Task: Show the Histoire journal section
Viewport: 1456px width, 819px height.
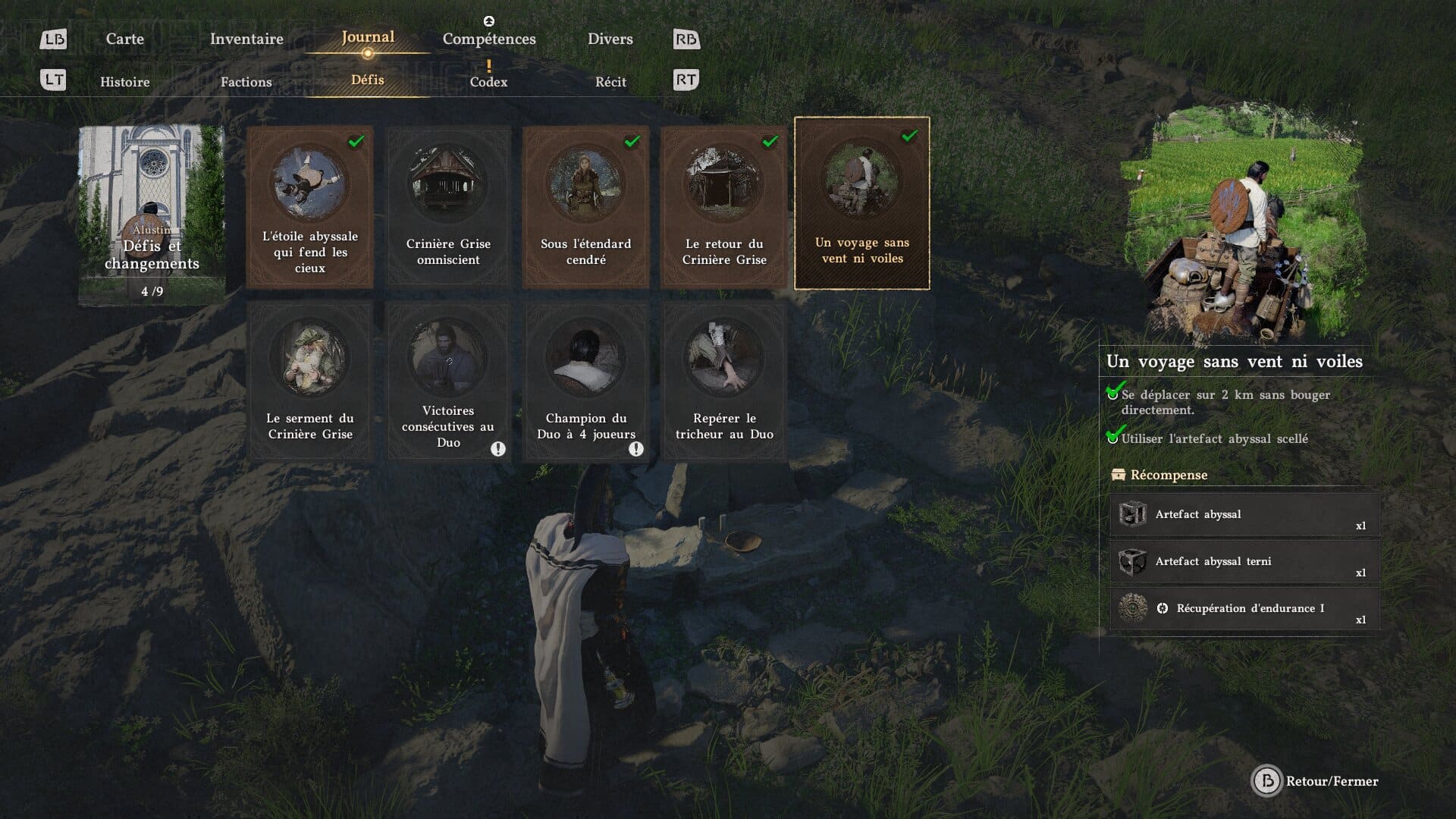Action: coord(125,82)
